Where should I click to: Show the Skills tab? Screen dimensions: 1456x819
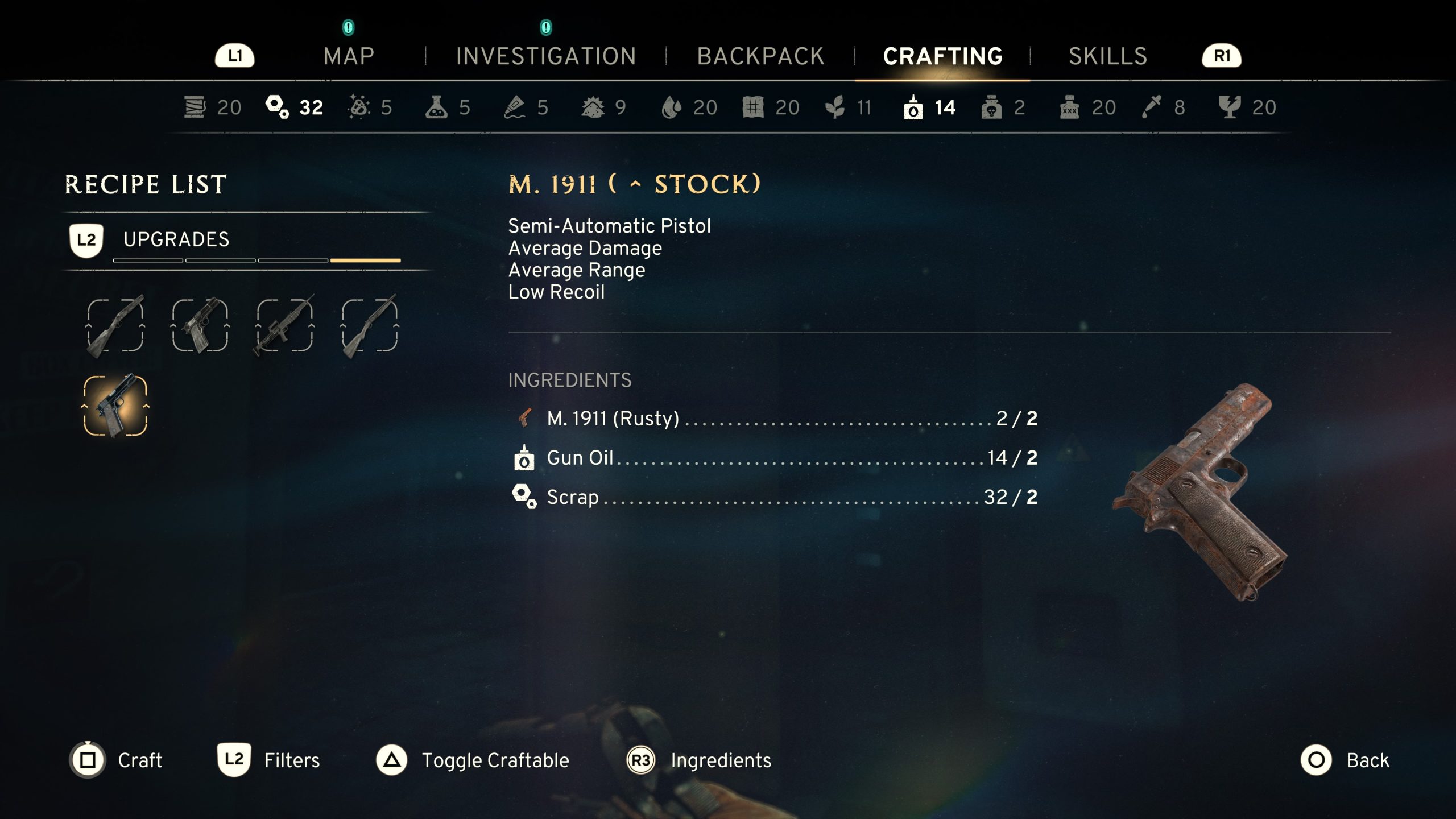1107,56
